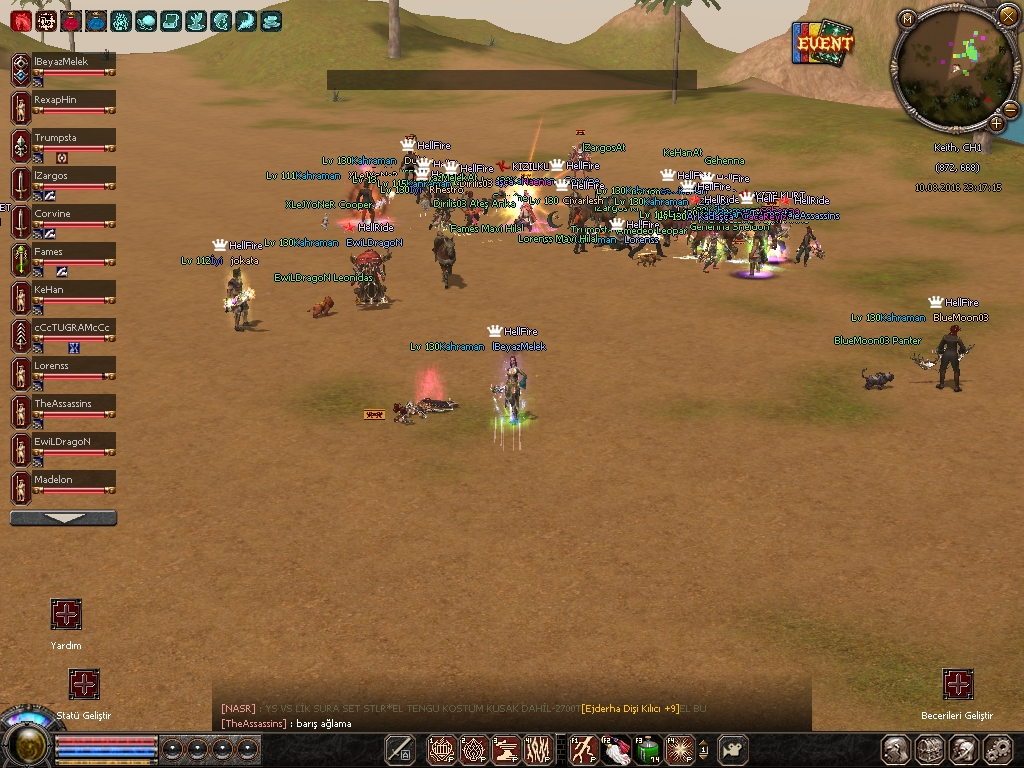This screenshot has height=768, width=1024.
Task: Toggle the camera view button
Action: click(735, 749)
